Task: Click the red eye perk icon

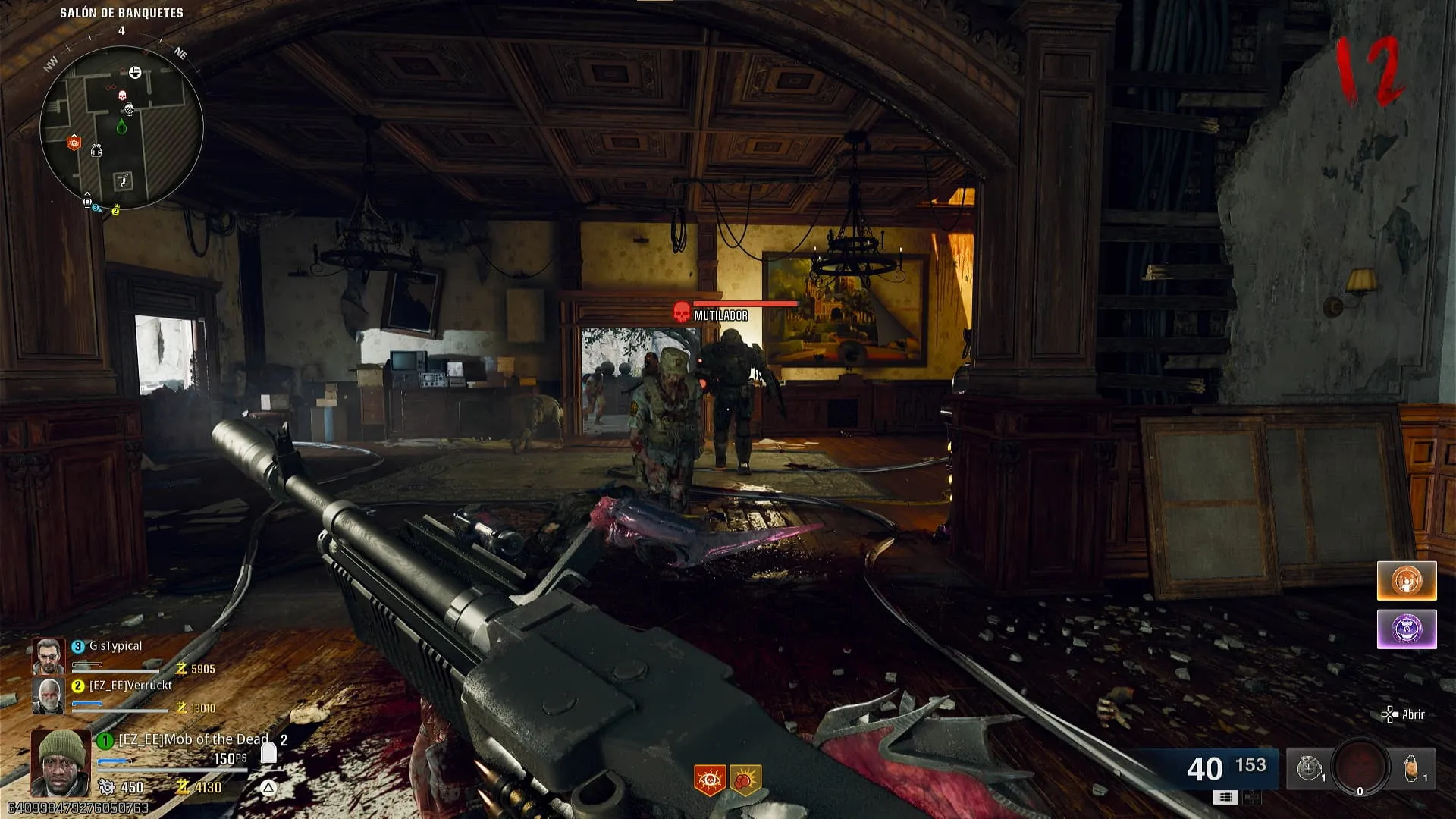Action: (710, 780)
